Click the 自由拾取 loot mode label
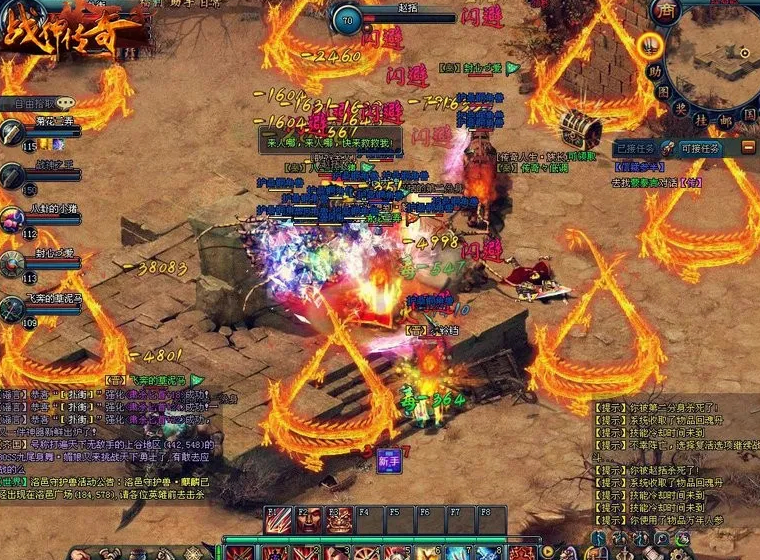Image resolution: width=760 pixels, height=560 pixels. tap(32, 103)
